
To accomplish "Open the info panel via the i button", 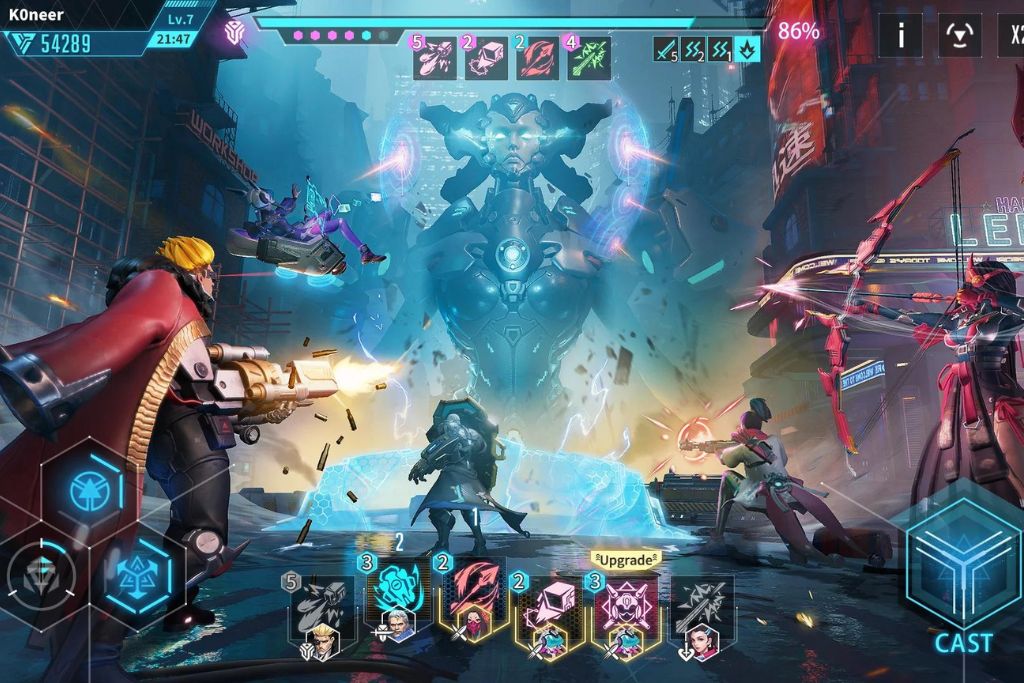I will tap(900, 36).
